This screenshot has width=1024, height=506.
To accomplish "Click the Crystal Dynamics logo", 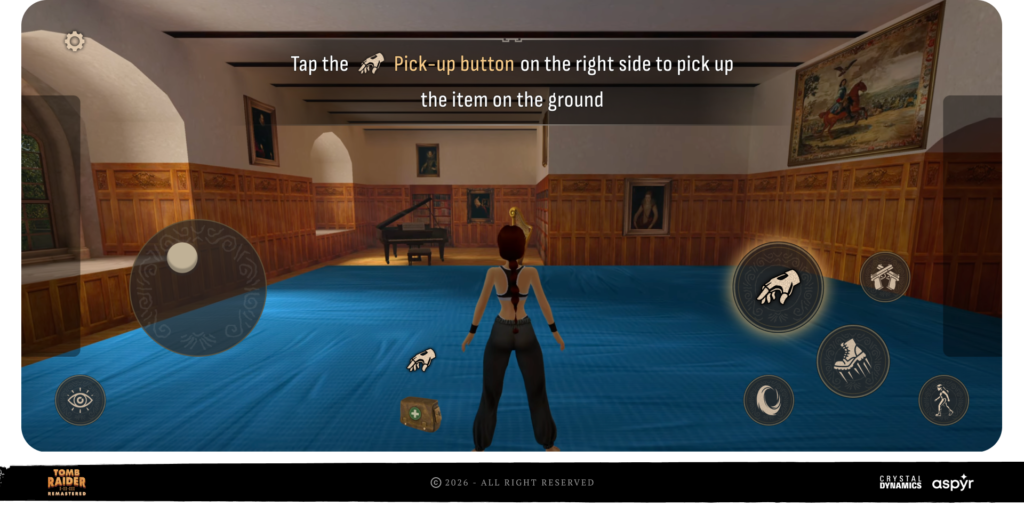I will point(900,482).
